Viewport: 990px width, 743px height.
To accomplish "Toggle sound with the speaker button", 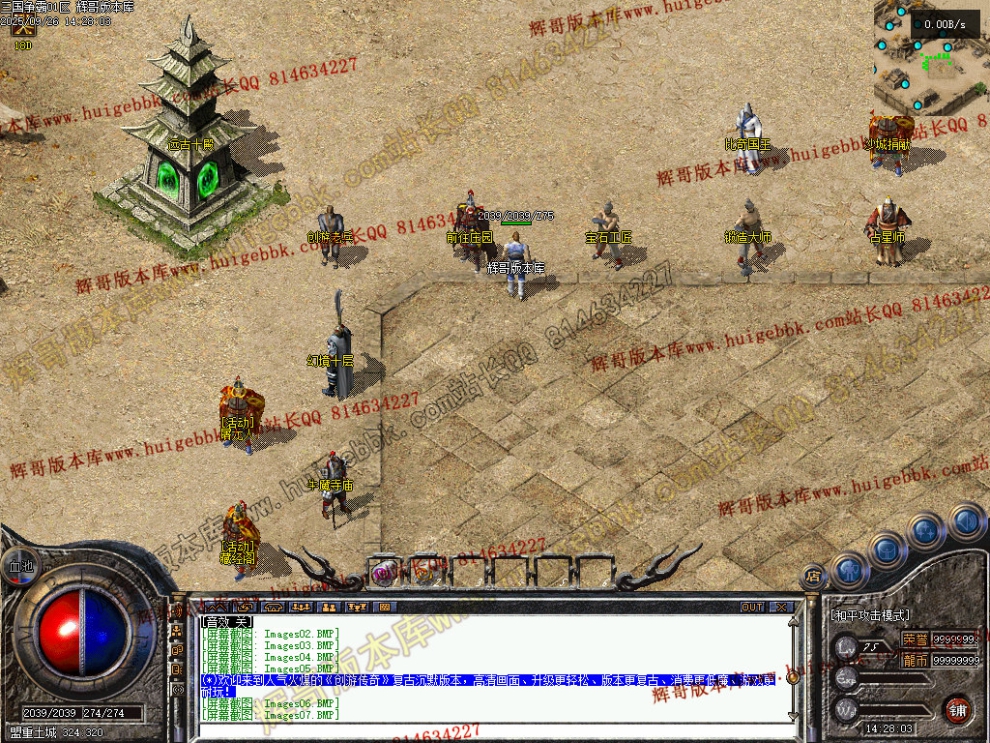I will [966, 520].
